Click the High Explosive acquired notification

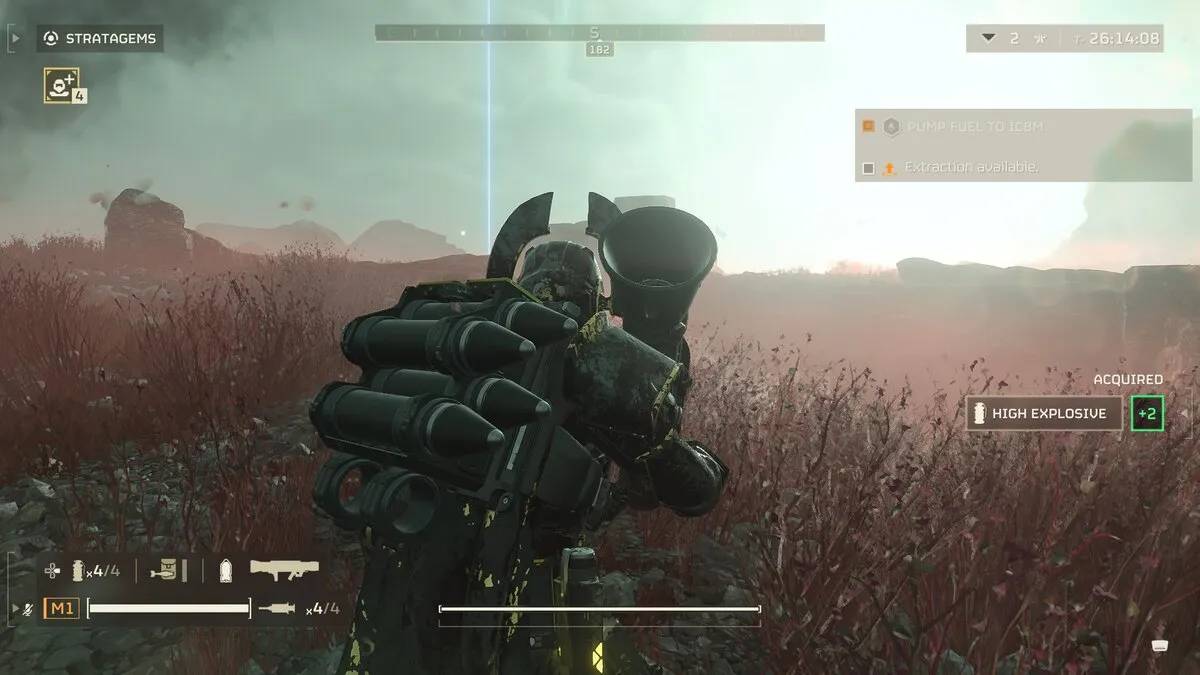(1044, 413)
